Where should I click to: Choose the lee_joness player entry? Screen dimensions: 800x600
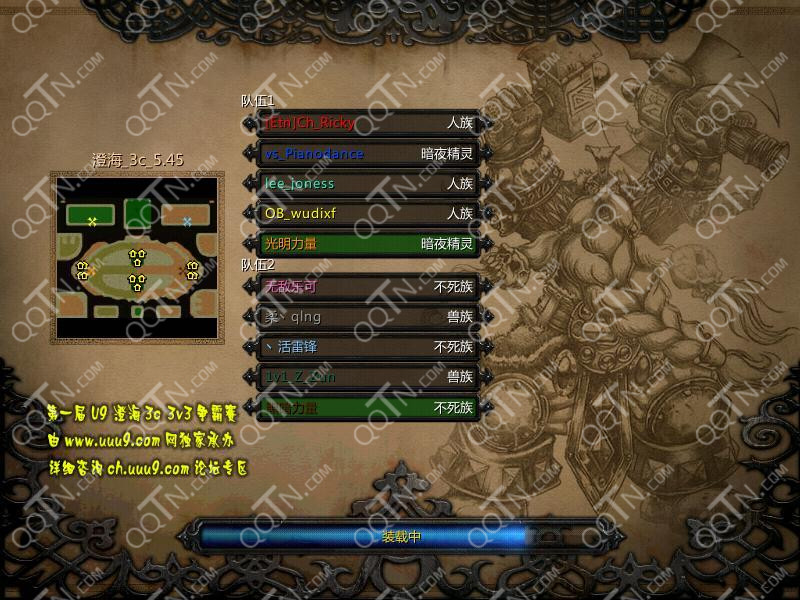pyautogui.click(x=367, y=184)
